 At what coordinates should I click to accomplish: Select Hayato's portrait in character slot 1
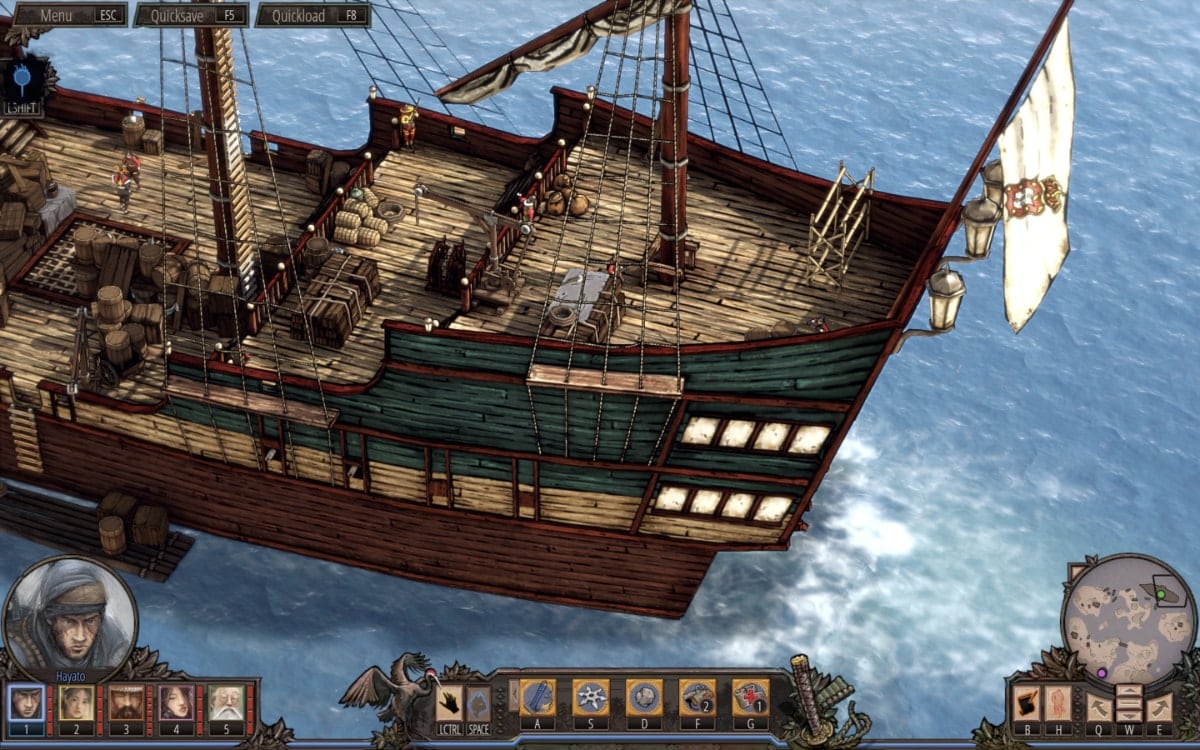[x=27, y=703]
